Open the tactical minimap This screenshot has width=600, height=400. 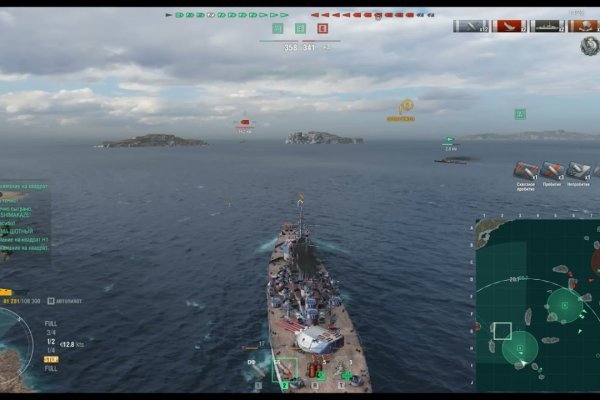(x=537, y=304)
